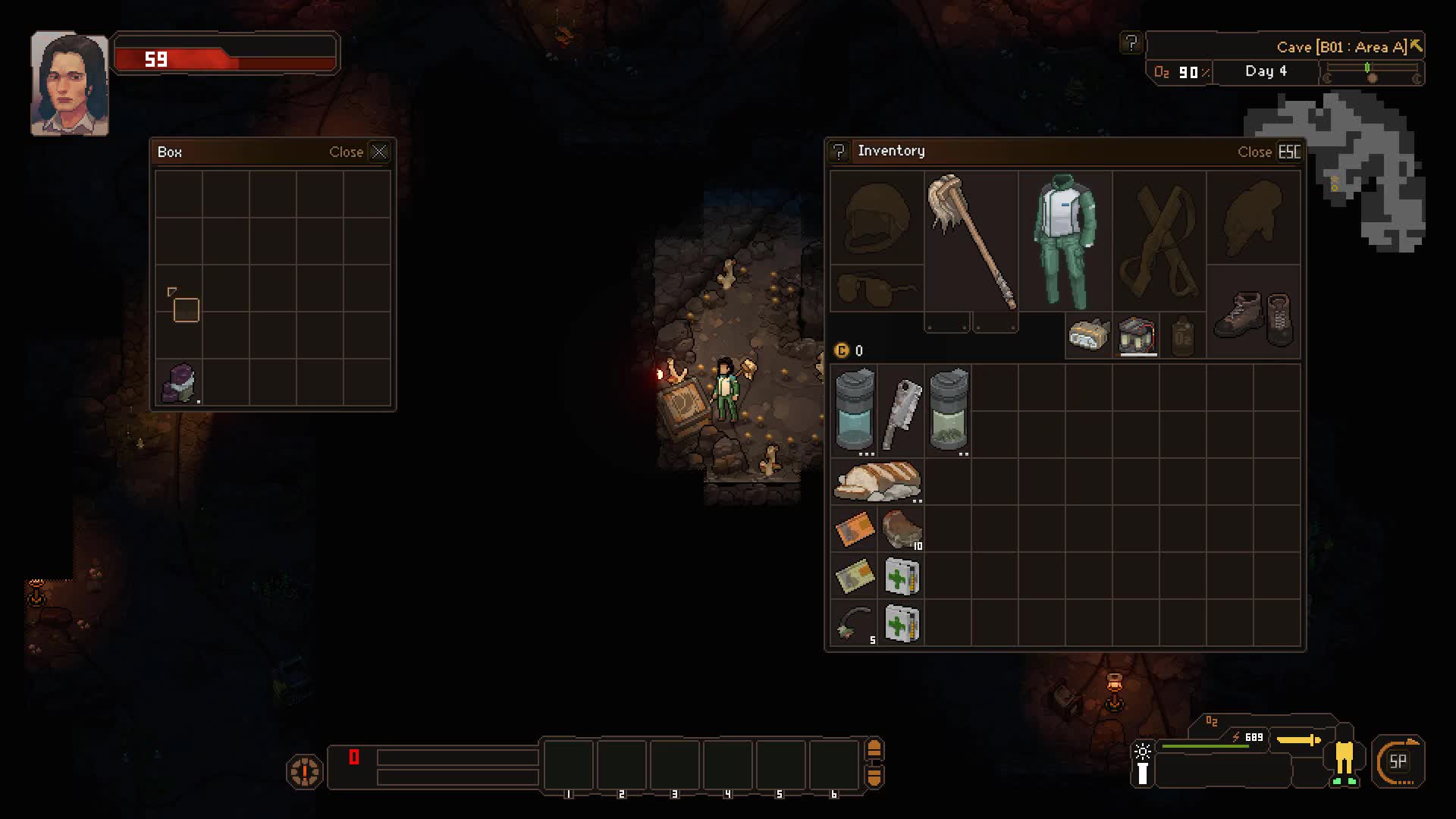This screenshot has width=1456, height=819.
Task: Click the sunglasses accessory slot
Action: [876, 287]
